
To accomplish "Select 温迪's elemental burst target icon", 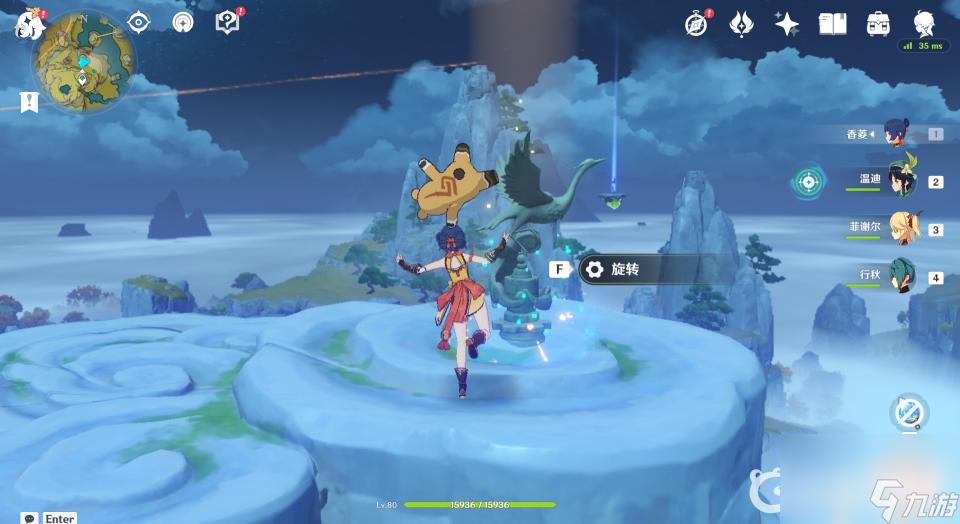I will [808, 182].
